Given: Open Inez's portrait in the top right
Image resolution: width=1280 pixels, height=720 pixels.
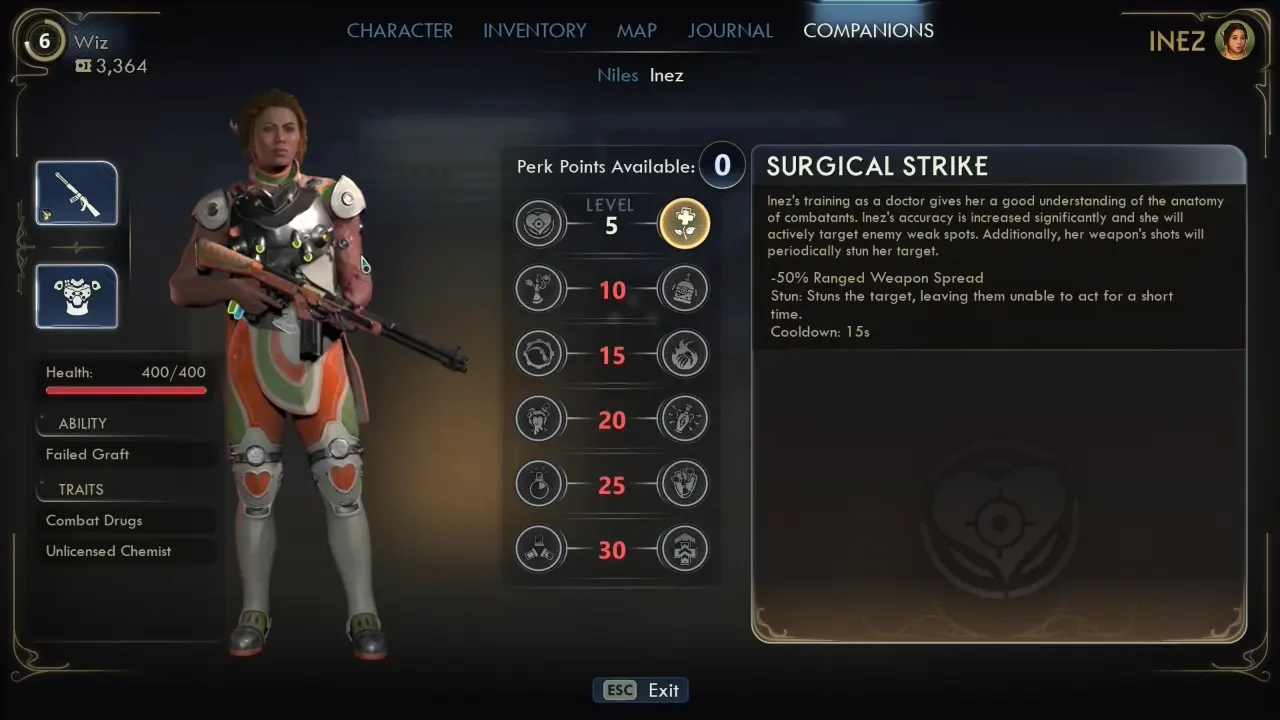Looking at the screenshot, I should [1235, 40].
